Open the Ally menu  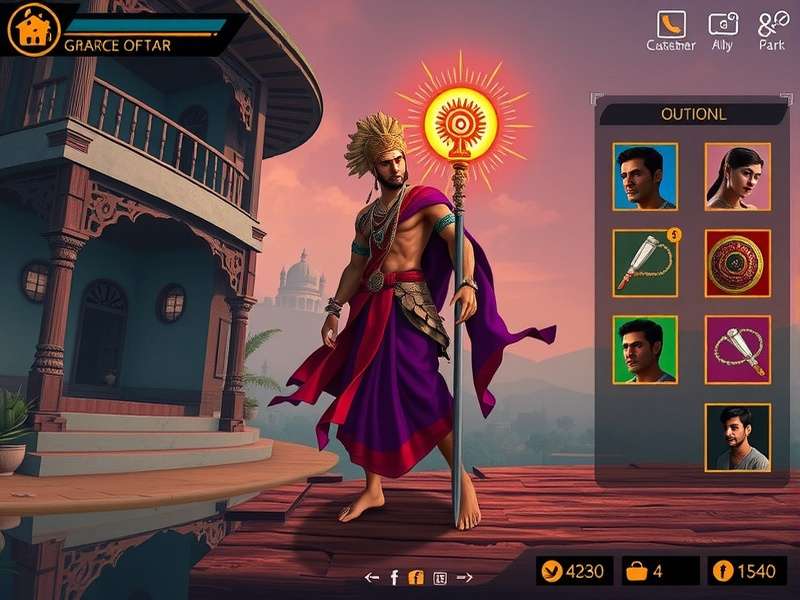tap(722, 24)
